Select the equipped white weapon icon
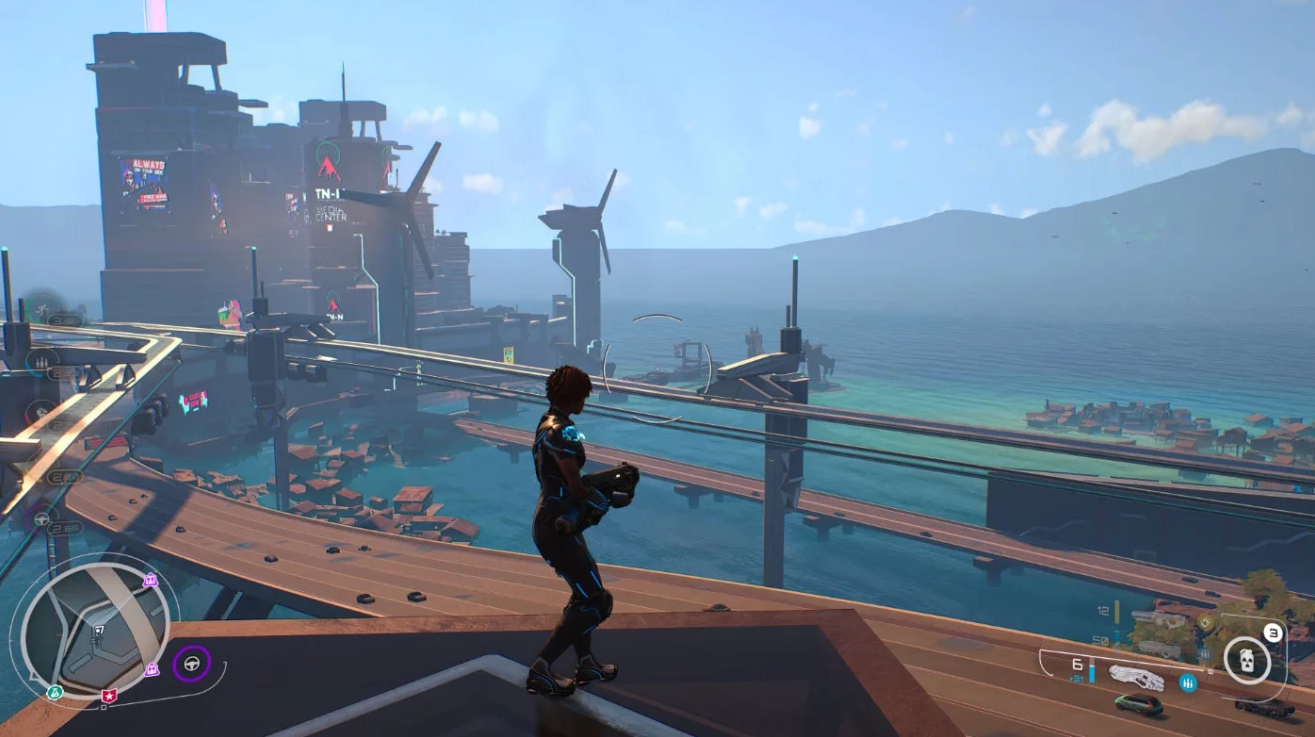The width and height of the screenshot is (1315, 737). pyautogui.click(x=1137, y=678)
